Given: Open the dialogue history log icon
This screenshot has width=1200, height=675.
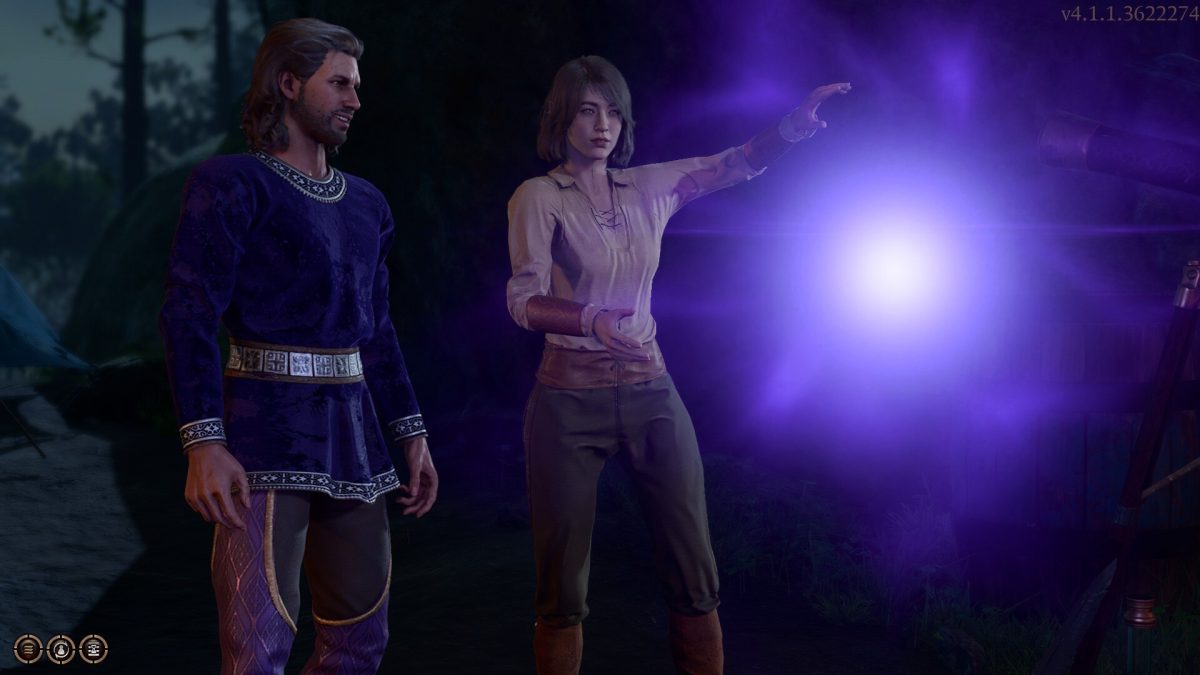Looking at the screenshot, I should [x=93, y=649].
